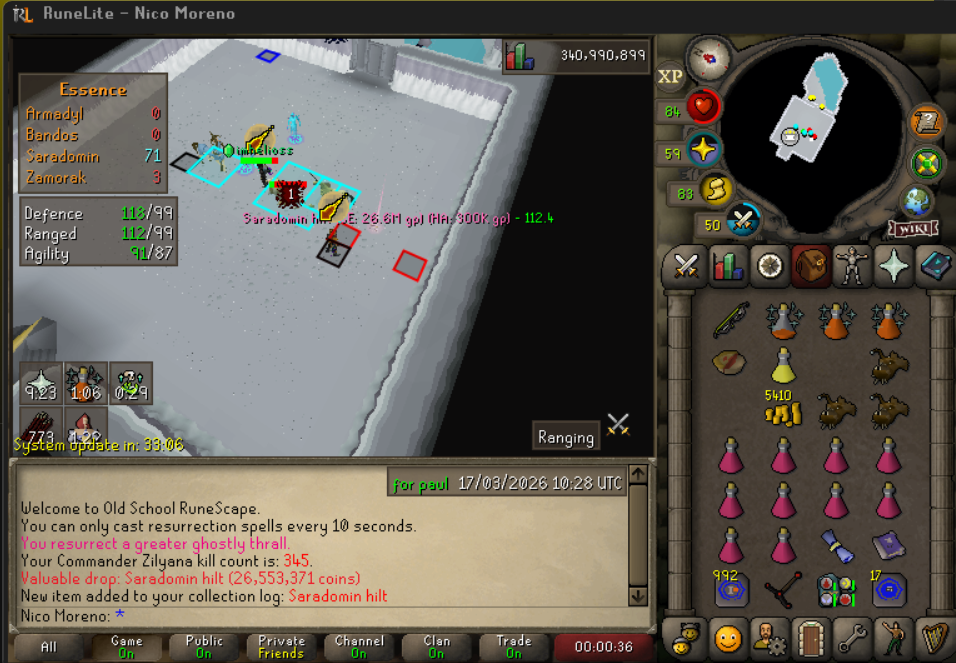Show the Prayer tab
The width and height of the screenshot is (956, 663).
click(894, 267)
